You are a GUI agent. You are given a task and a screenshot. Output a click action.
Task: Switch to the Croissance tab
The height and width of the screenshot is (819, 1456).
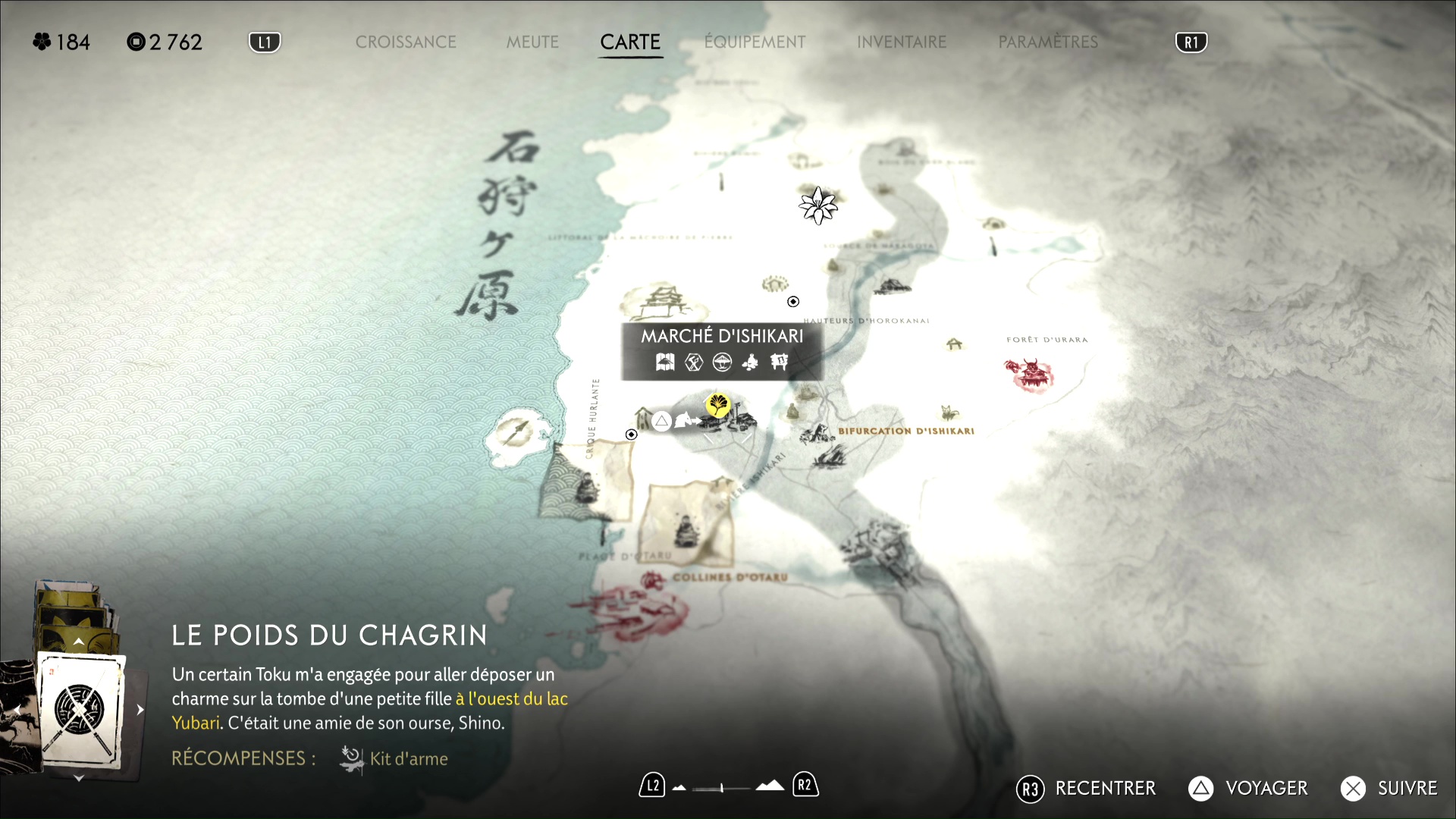coord(406,42)
